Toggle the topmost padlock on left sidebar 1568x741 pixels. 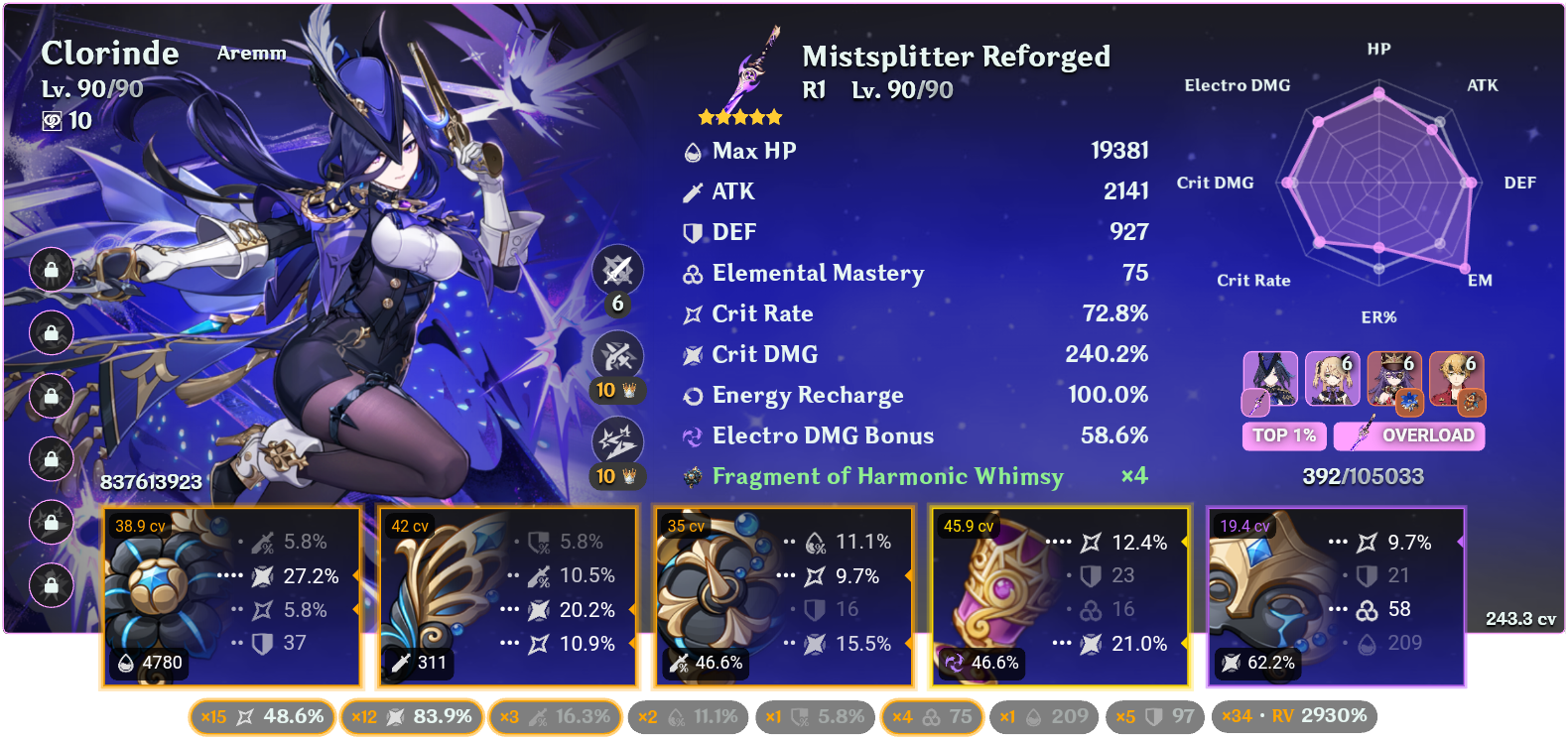(x=51, y=270)
